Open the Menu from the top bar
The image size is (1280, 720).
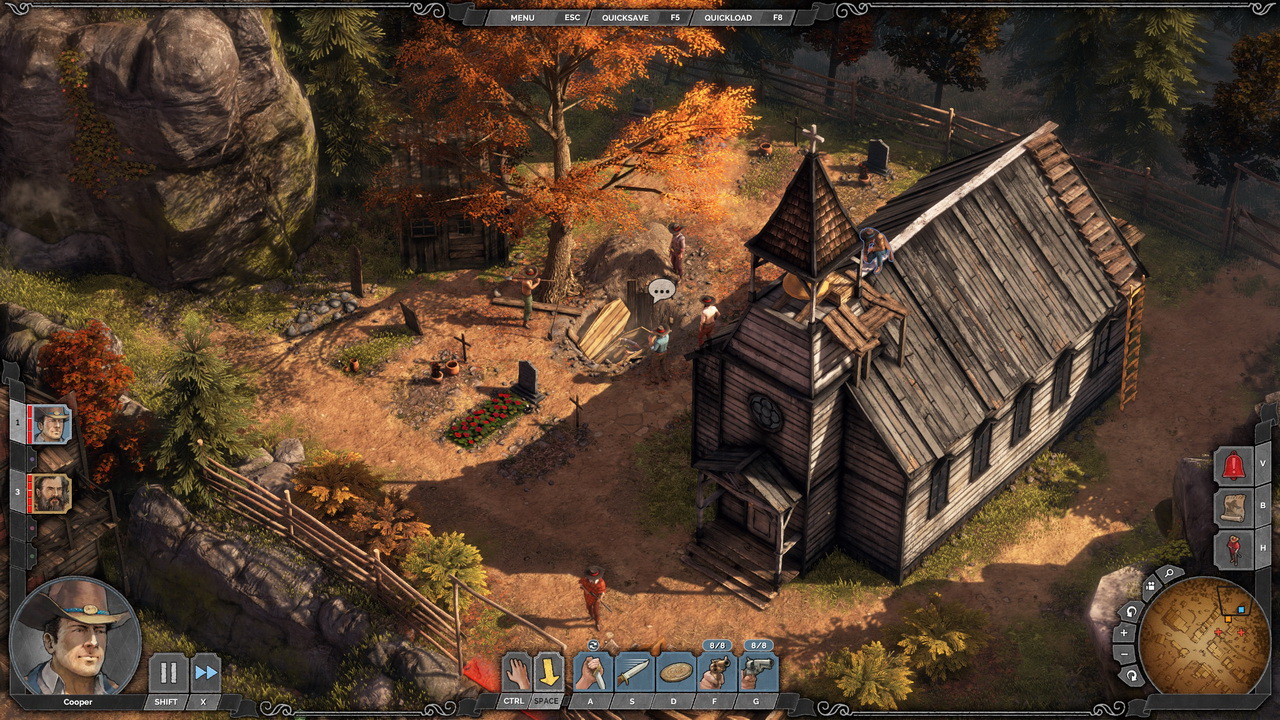click(522, 18)
